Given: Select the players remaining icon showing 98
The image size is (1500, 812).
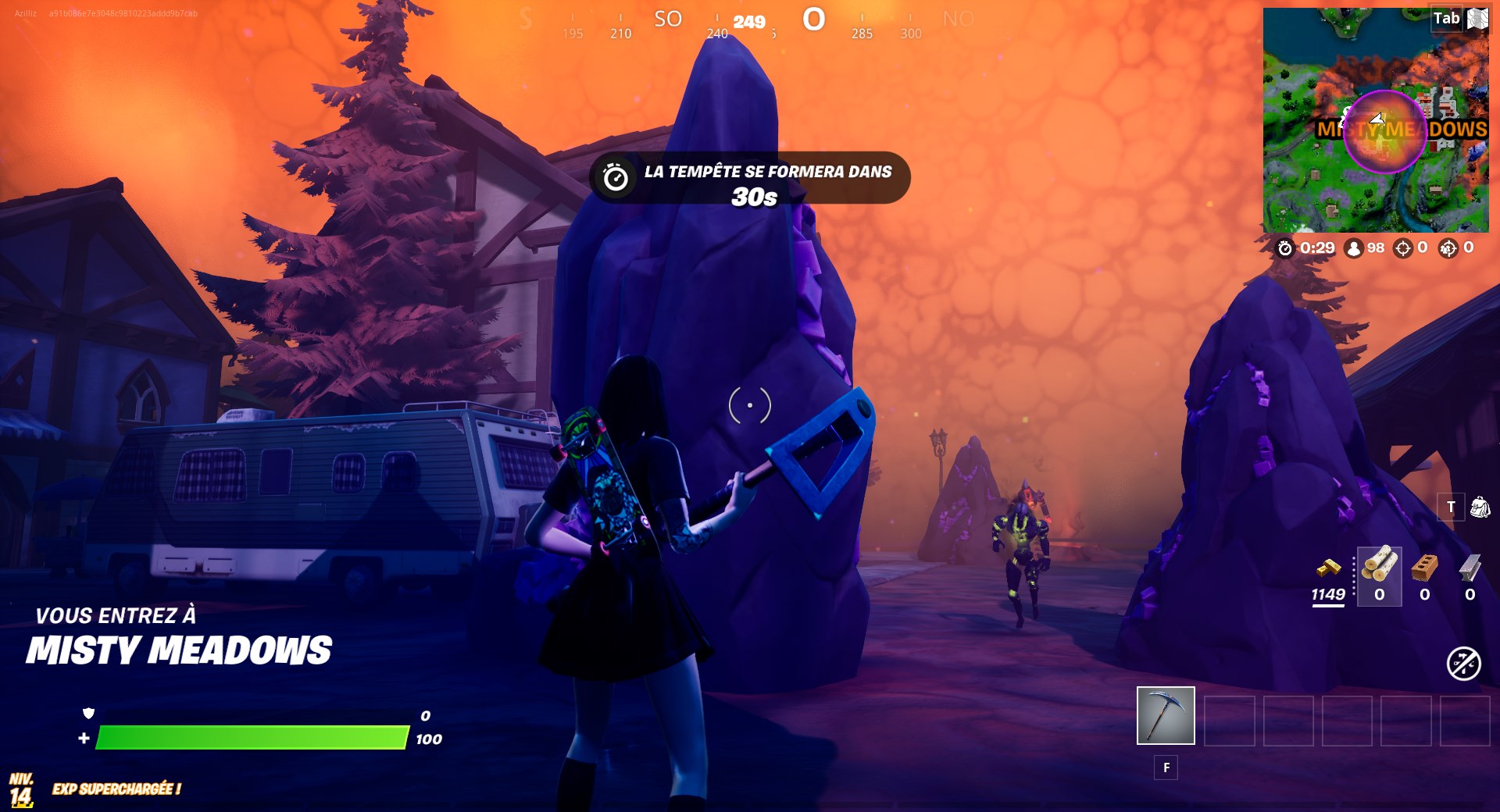Looking at the screenshot, I should pos(1354,248).
